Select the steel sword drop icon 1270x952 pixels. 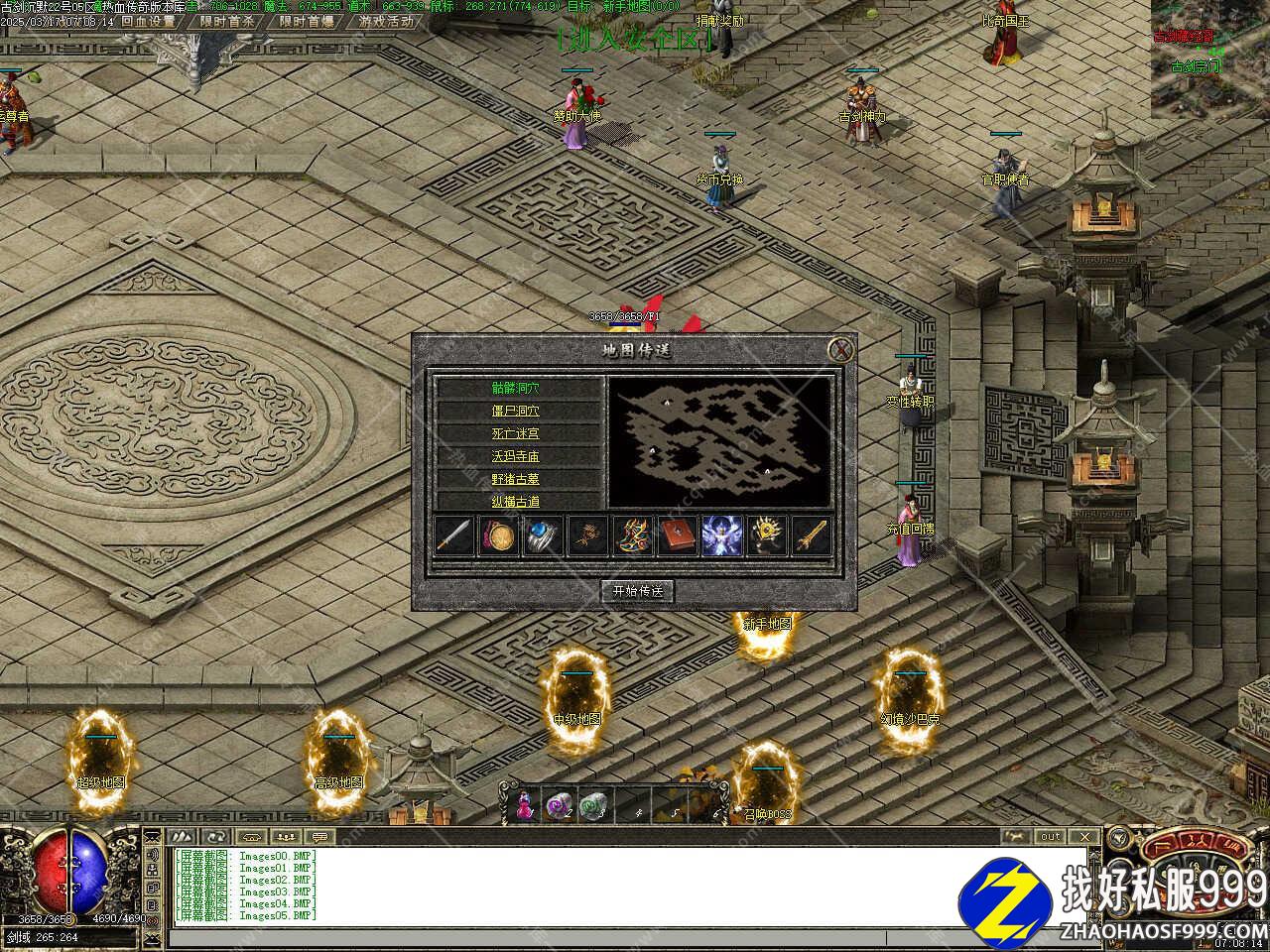click(453, 535)
